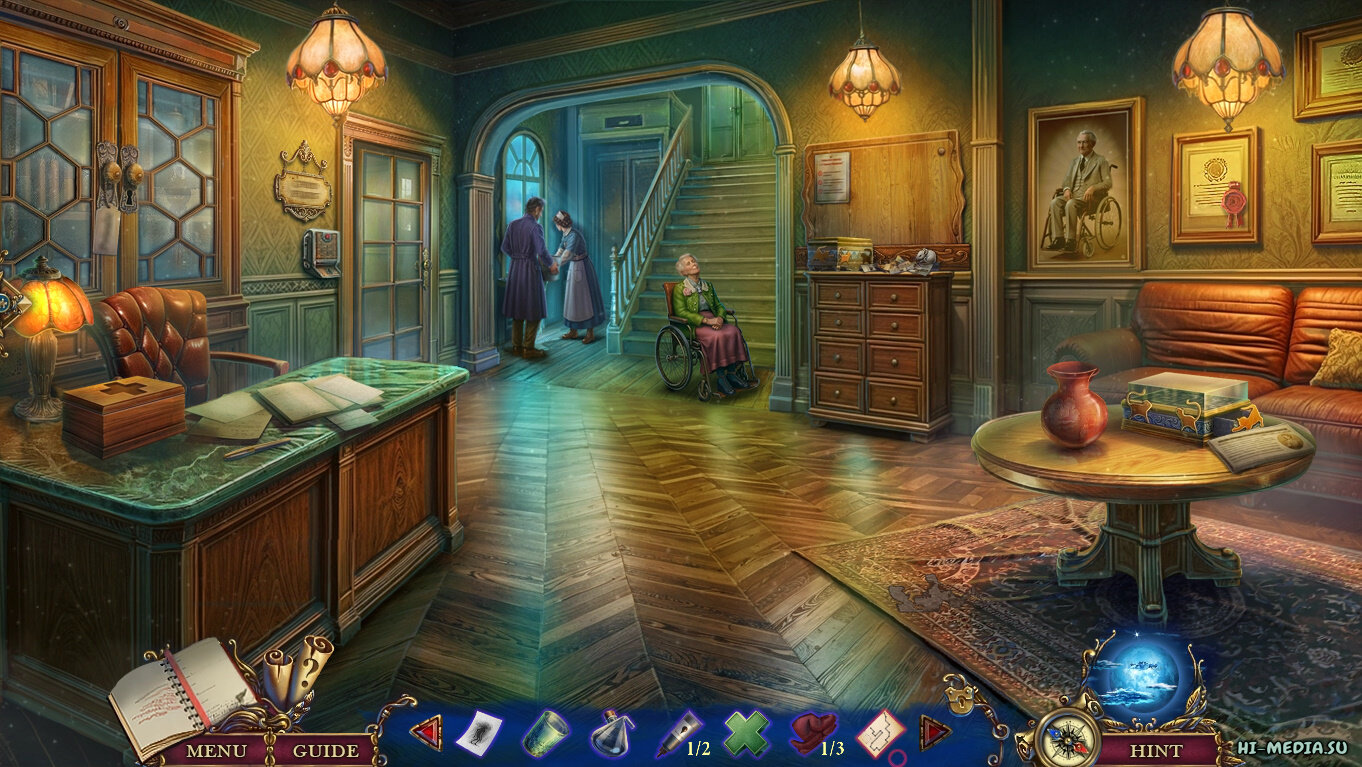Select the green cross inventory item
1362x767 pixels.
[746, 734]
